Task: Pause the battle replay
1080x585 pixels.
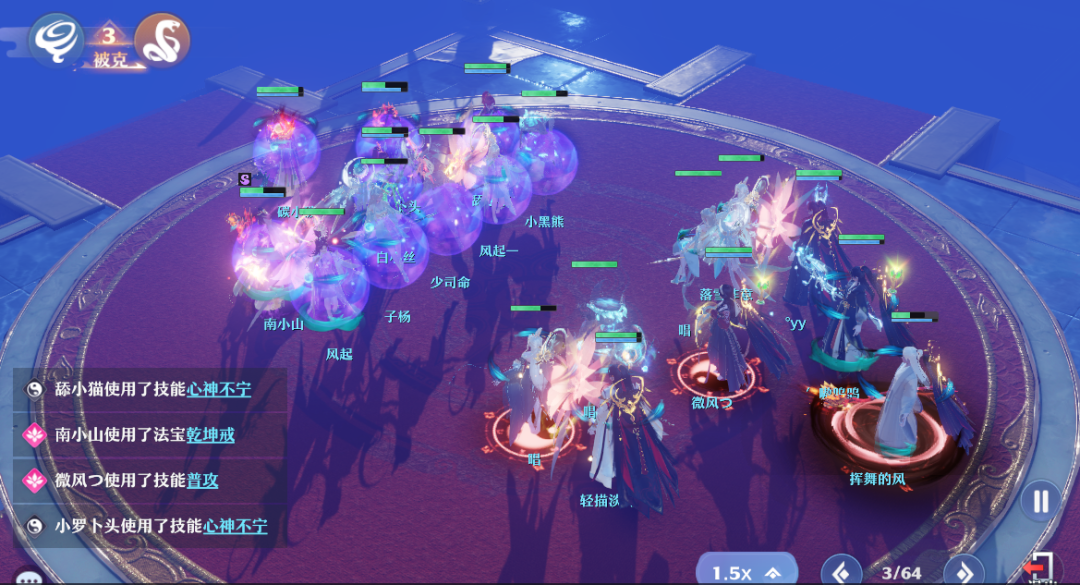Action: tap(1041, 501)
